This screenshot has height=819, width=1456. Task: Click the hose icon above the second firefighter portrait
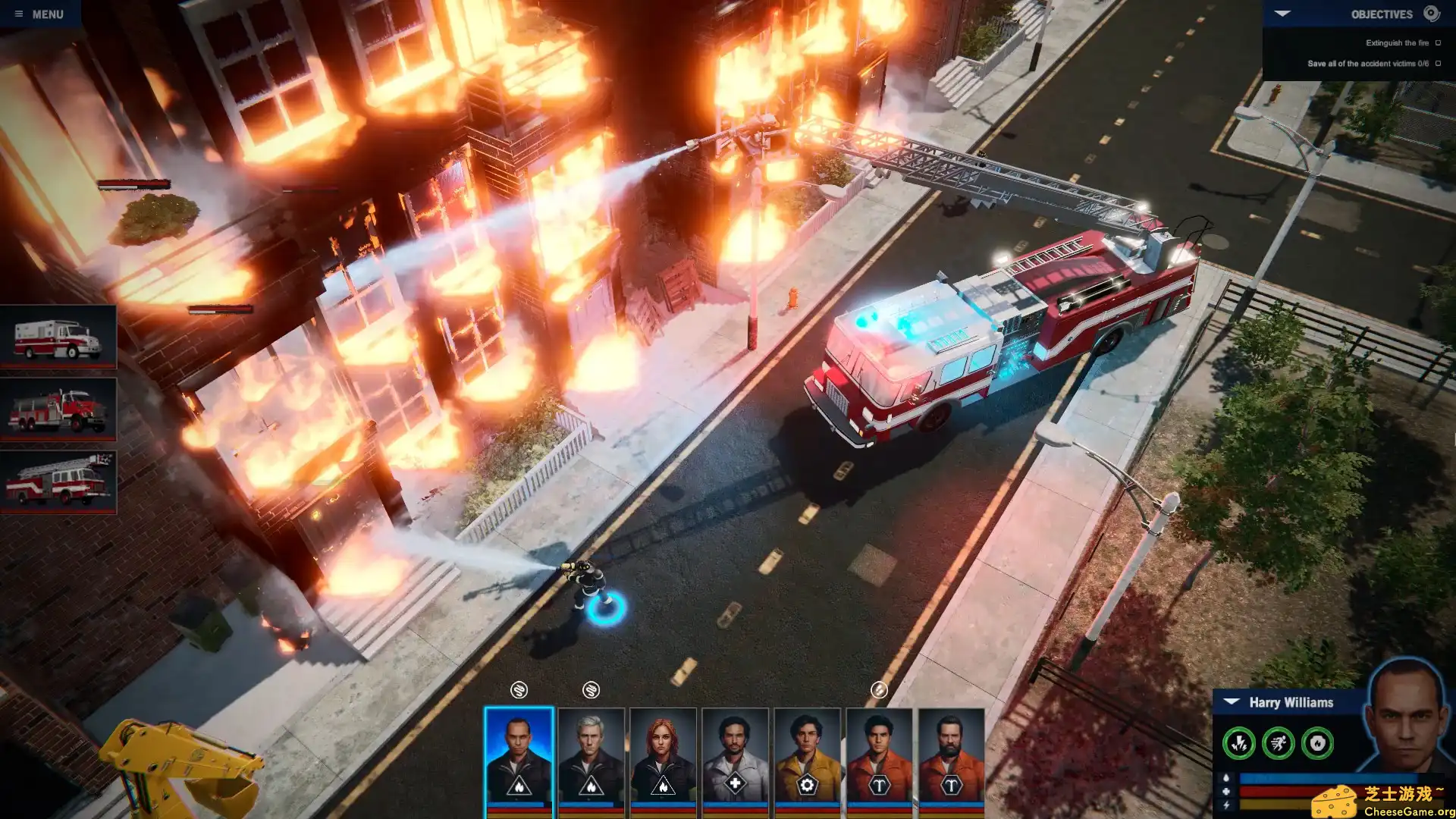[590, 691]
